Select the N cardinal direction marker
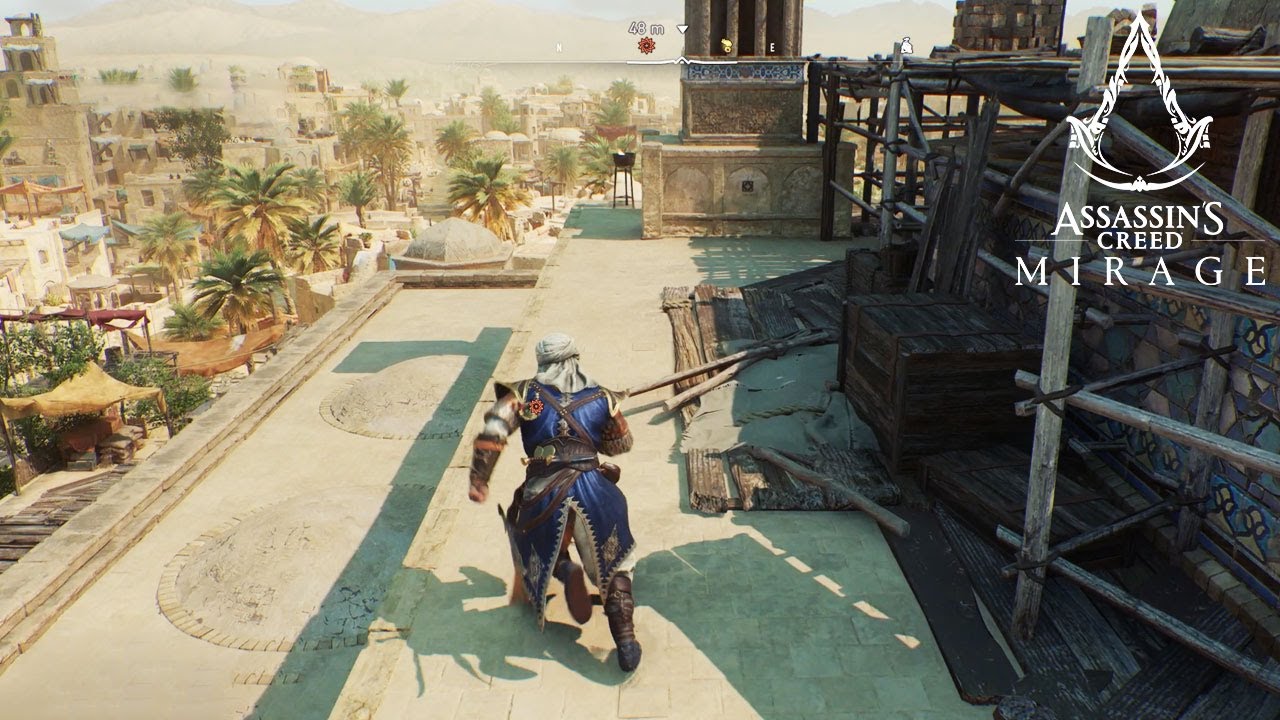 (558, 47)
